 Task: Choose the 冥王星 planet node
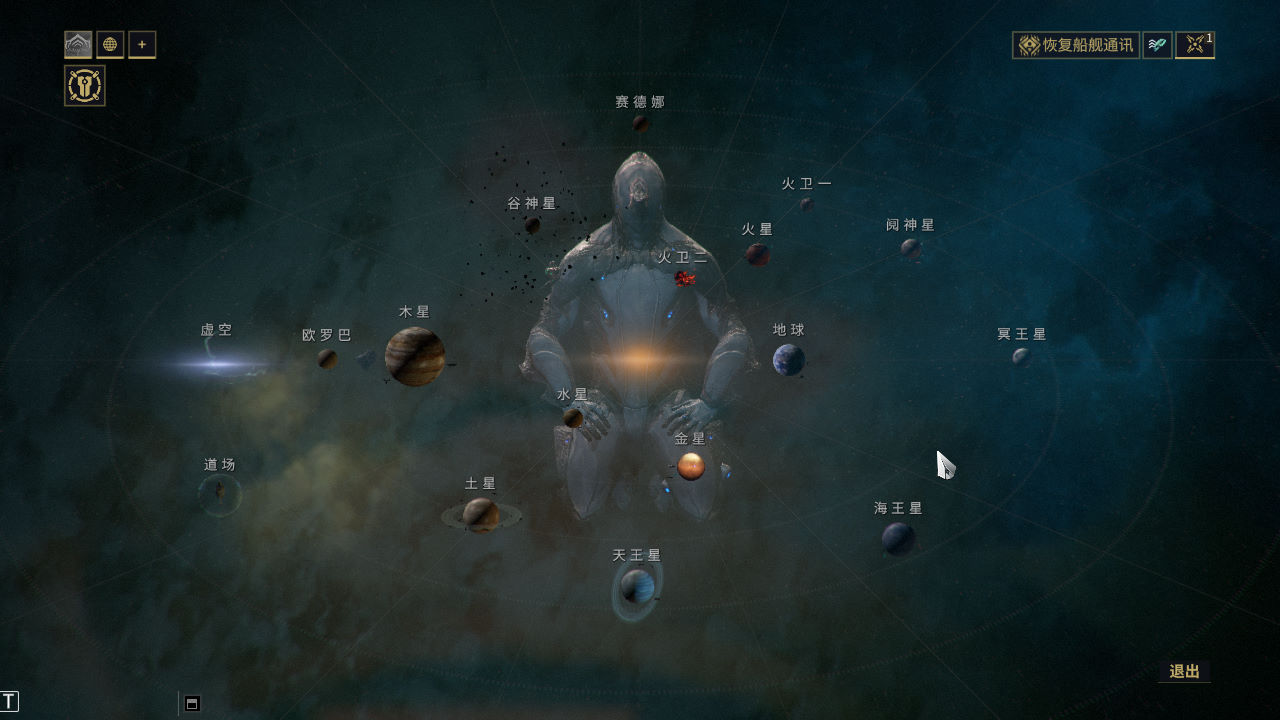(1021, 356)
